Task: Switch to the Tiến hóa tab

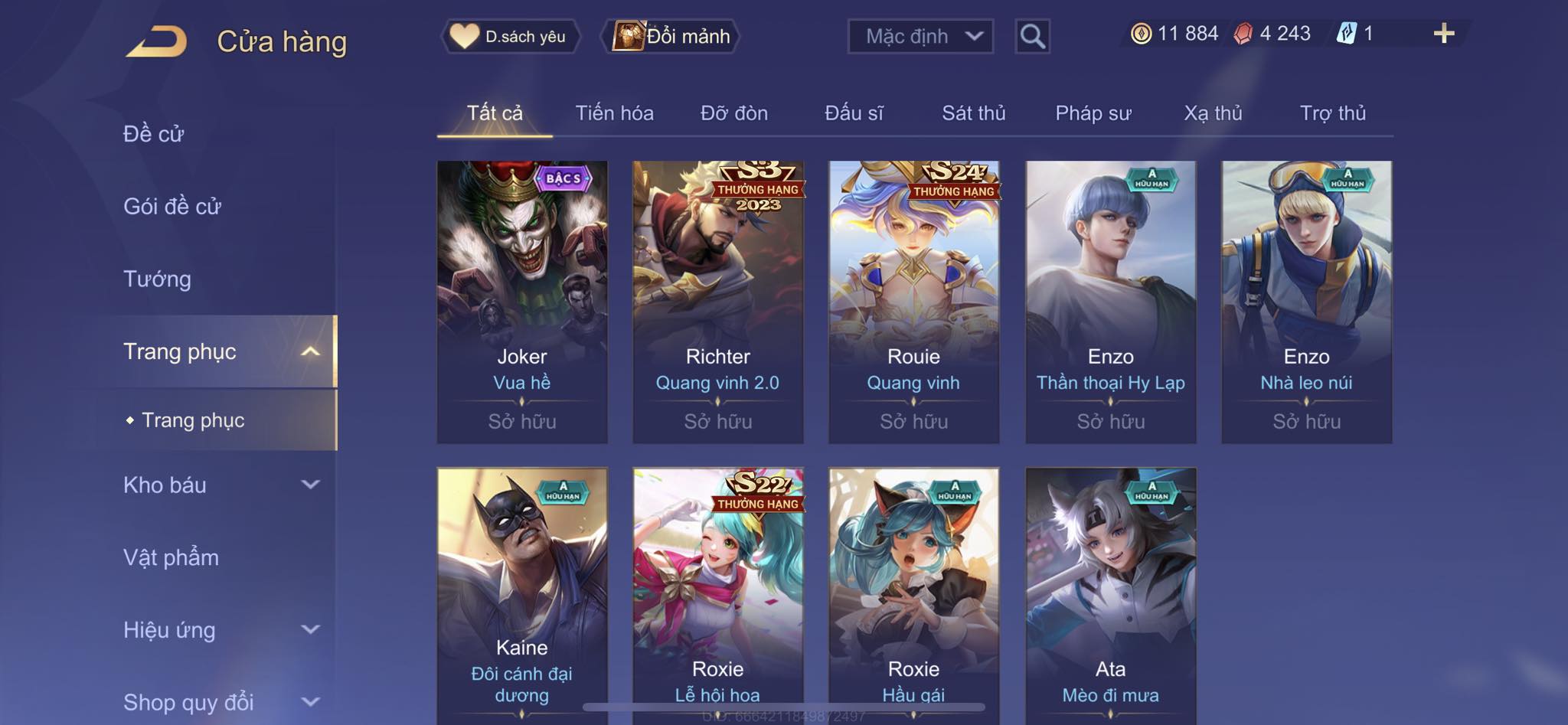Action: (x=614, y=113)
